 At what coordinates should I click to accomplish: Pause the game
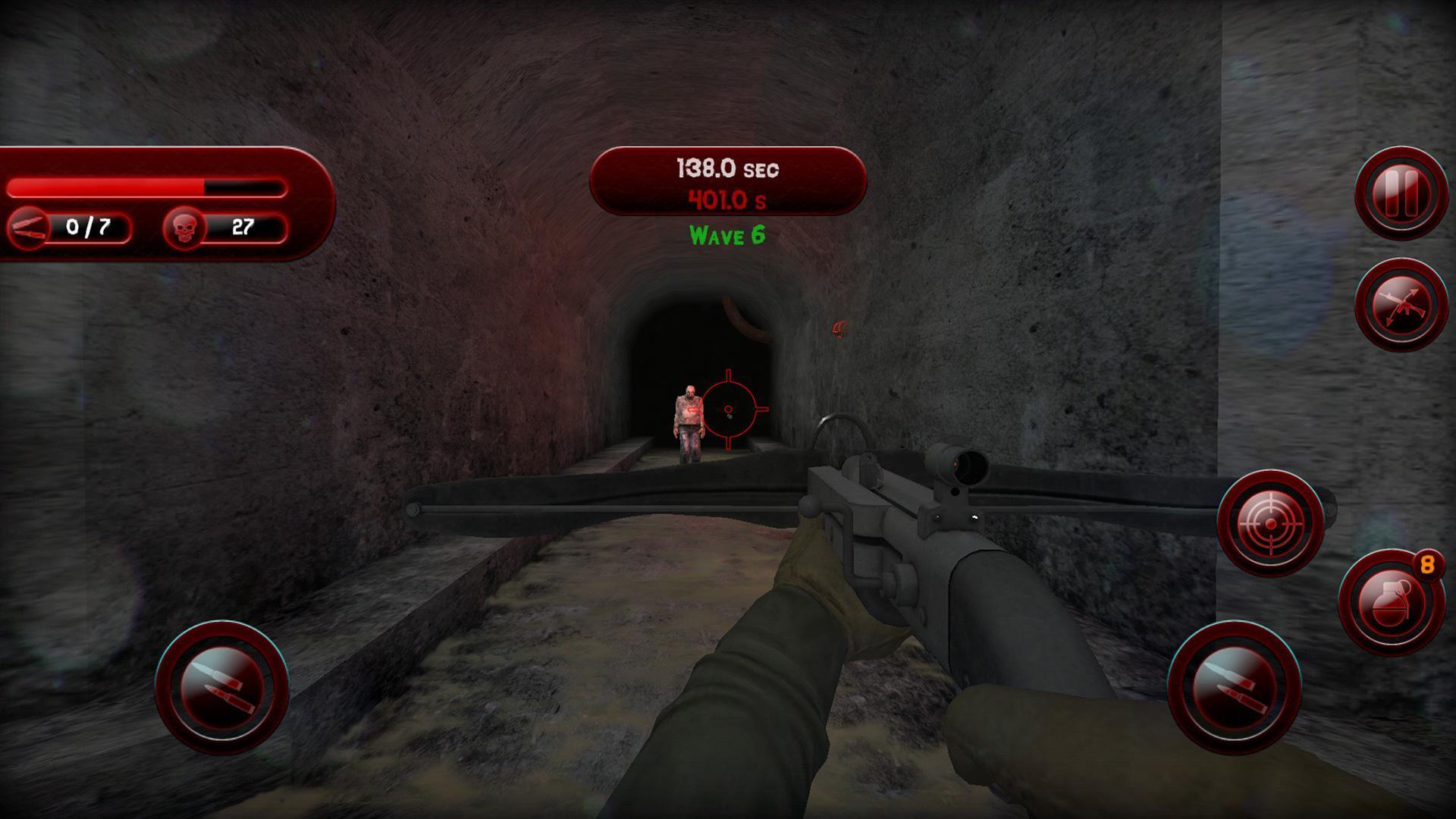click(x=1401, y=193)
